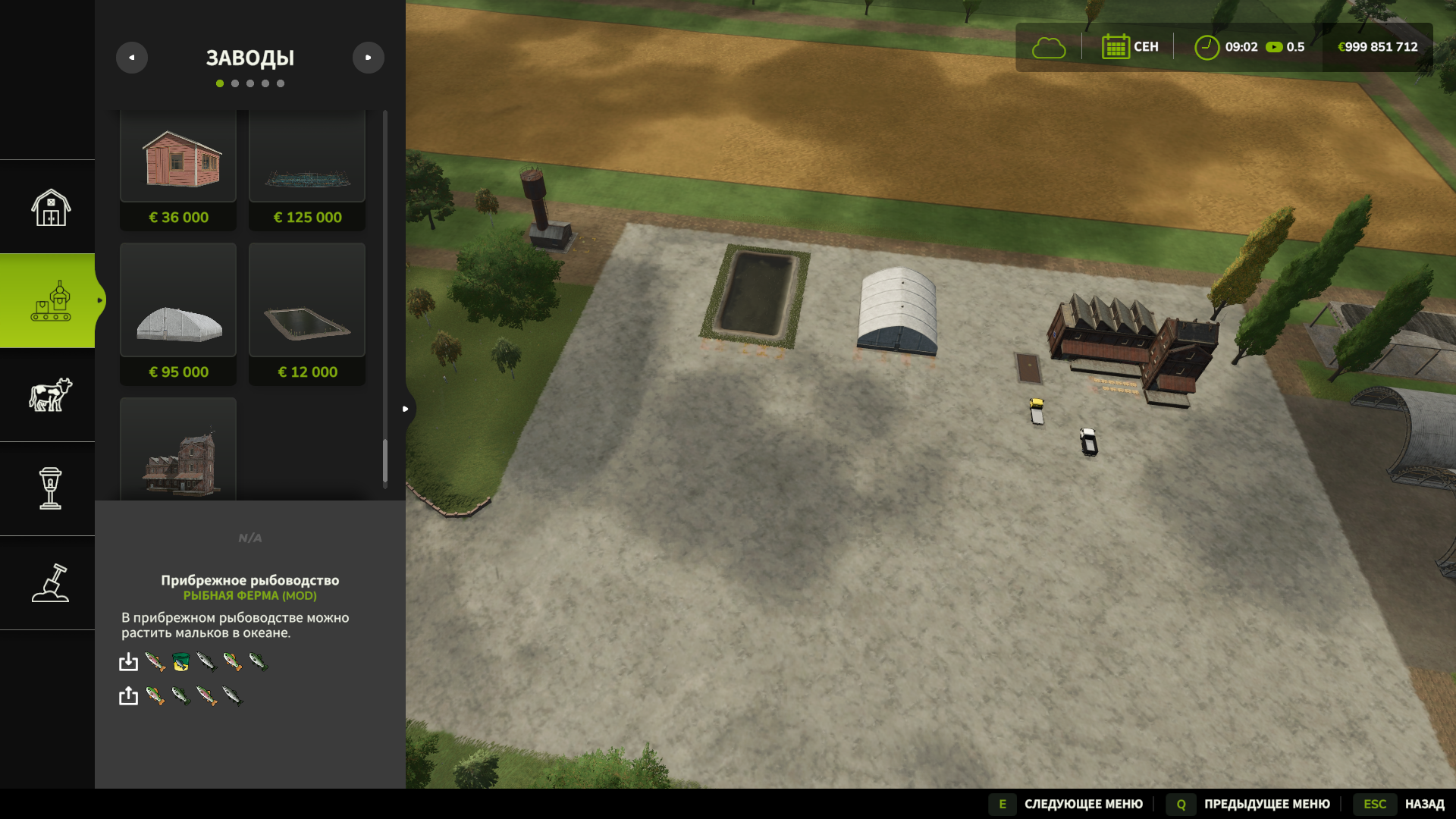Open the animals cow category
The height and width of the screenshot is (819, 1456).
tap(50, 395)
